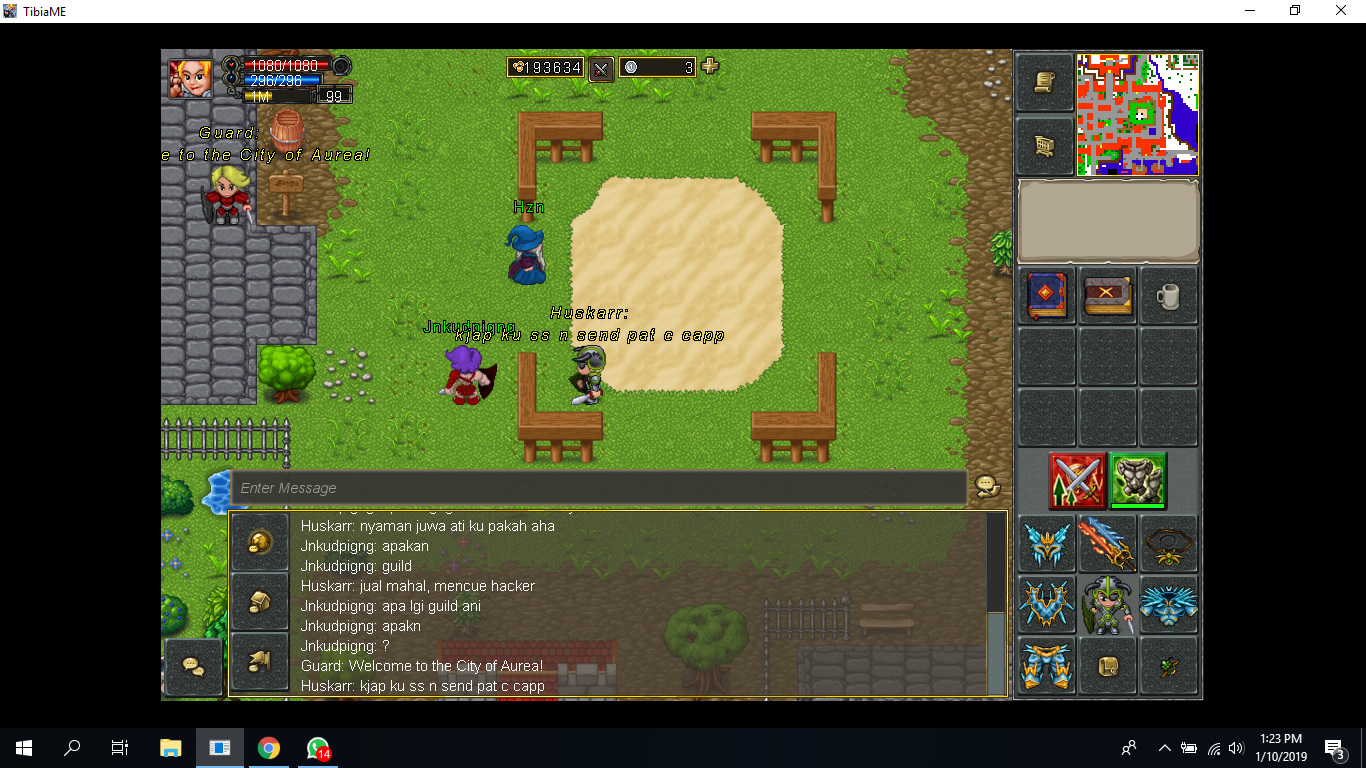Select the flaming blue sword equipment slot
The width and height of the screenshot is (1366, 768).
tap(1107, 544)
